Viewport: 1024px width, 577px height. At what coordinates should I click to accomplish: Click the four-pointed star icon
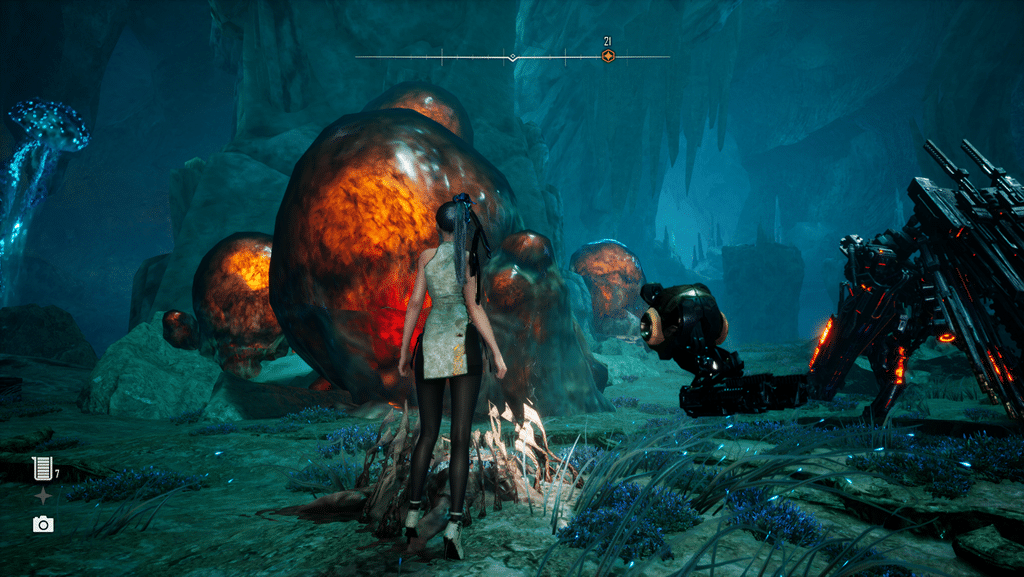pyautogui.click(x=42, y=496)
